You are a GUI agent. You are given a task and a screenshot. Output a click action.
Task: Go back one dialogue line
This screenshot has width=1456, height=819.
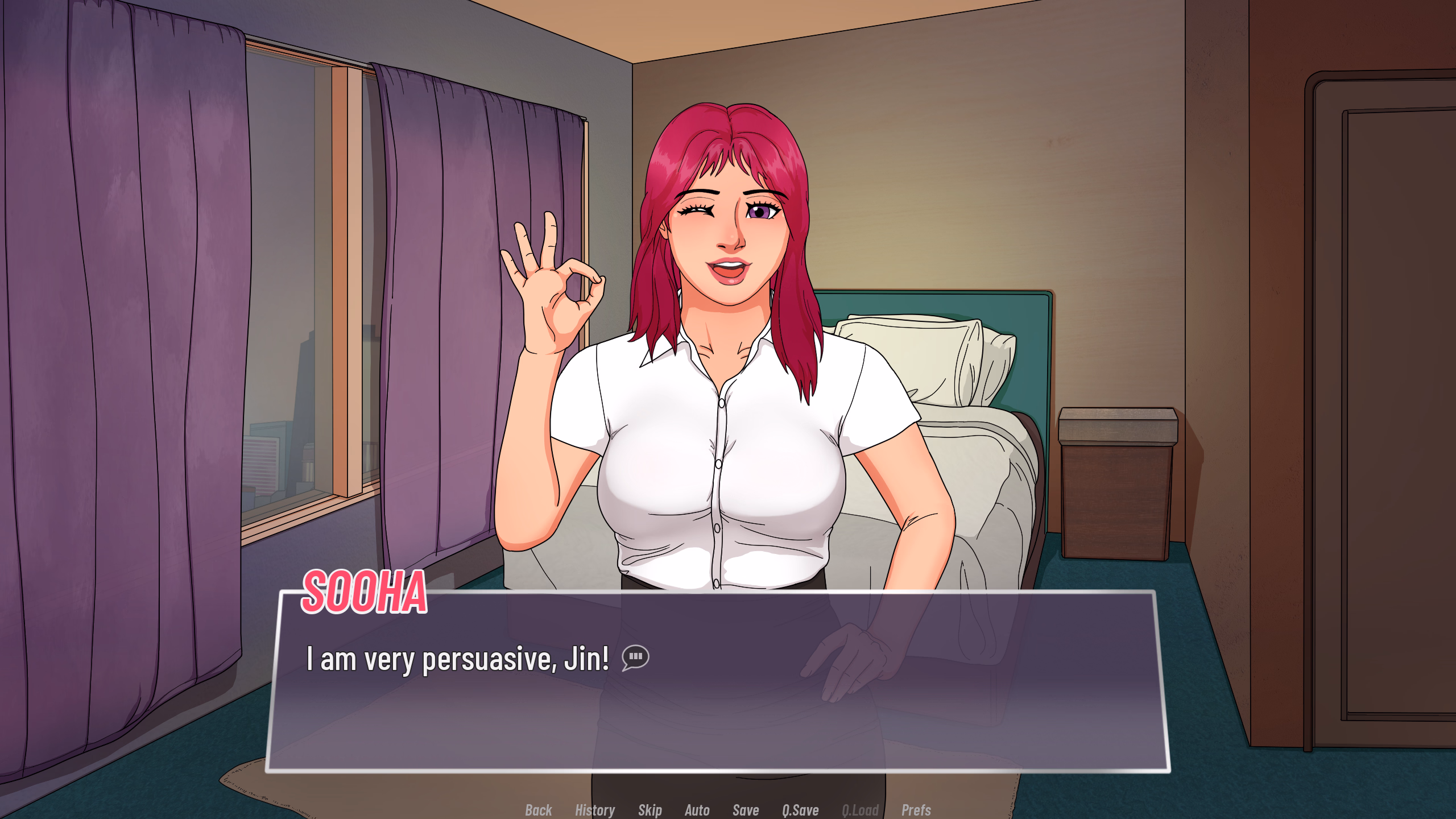[538, 810]
